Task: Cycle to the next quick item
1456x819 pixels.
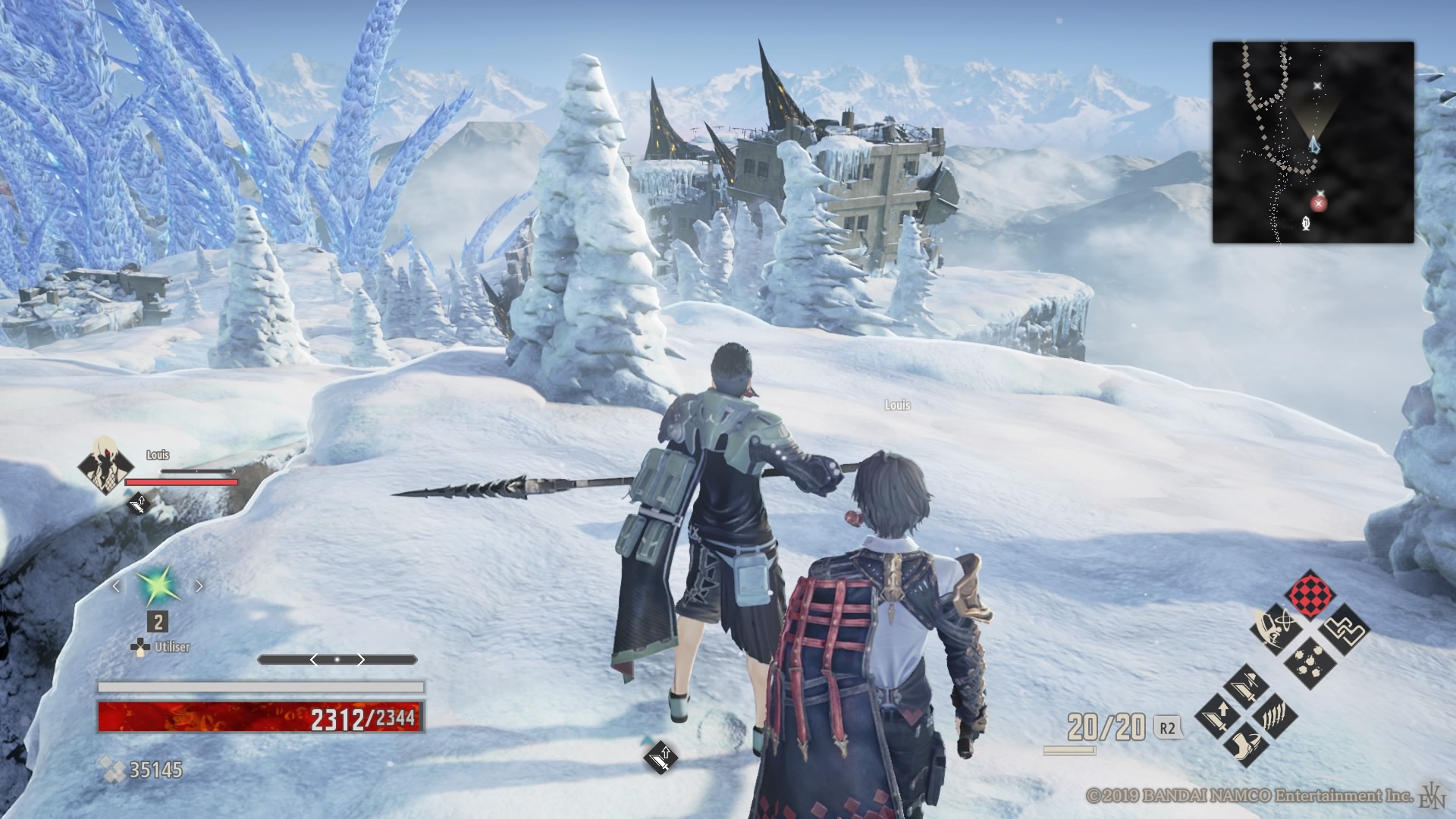Action: pos(199,586)
